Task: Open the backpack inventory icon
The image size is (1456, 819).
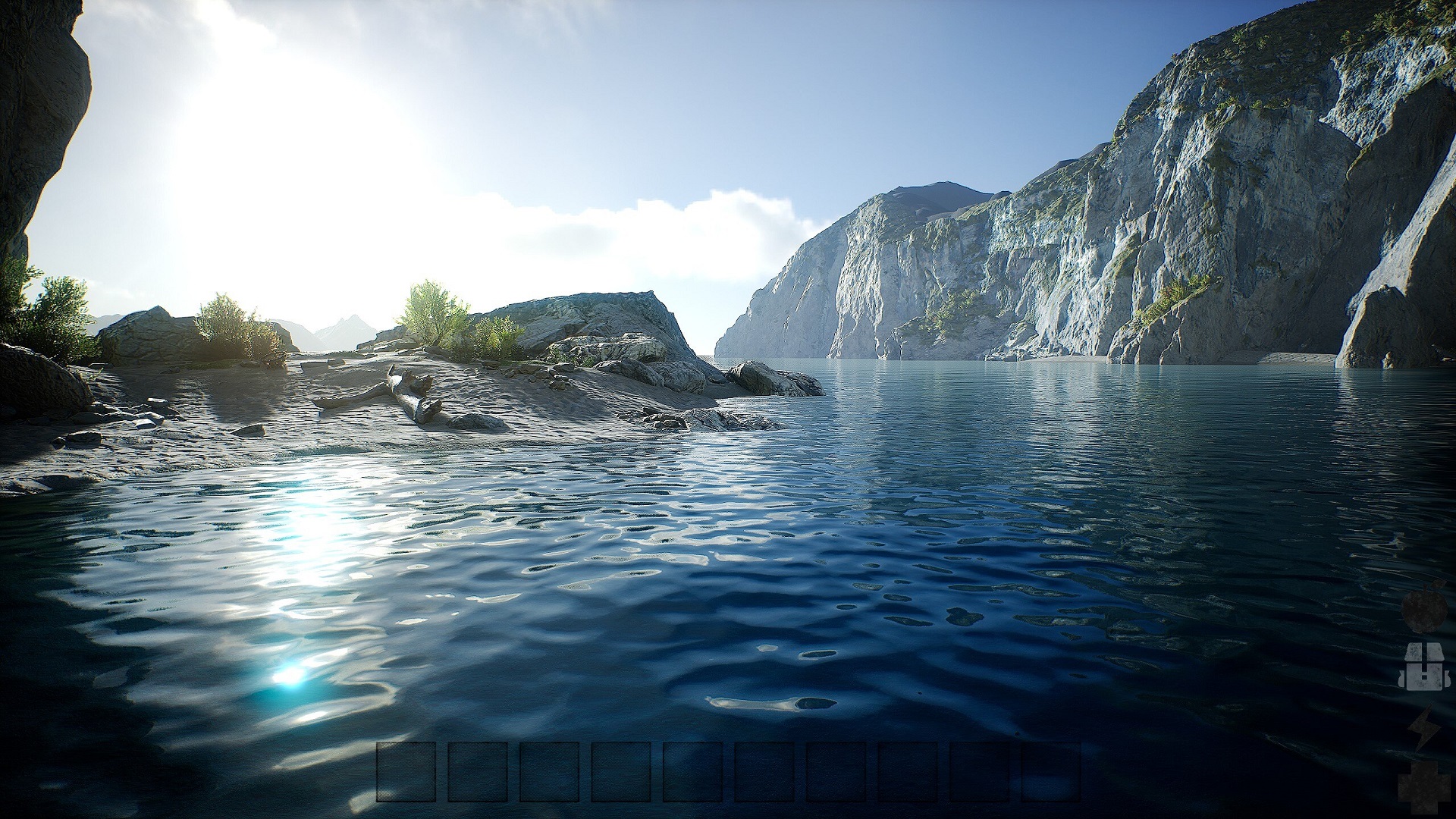Action: click(x=1422, y=667)
